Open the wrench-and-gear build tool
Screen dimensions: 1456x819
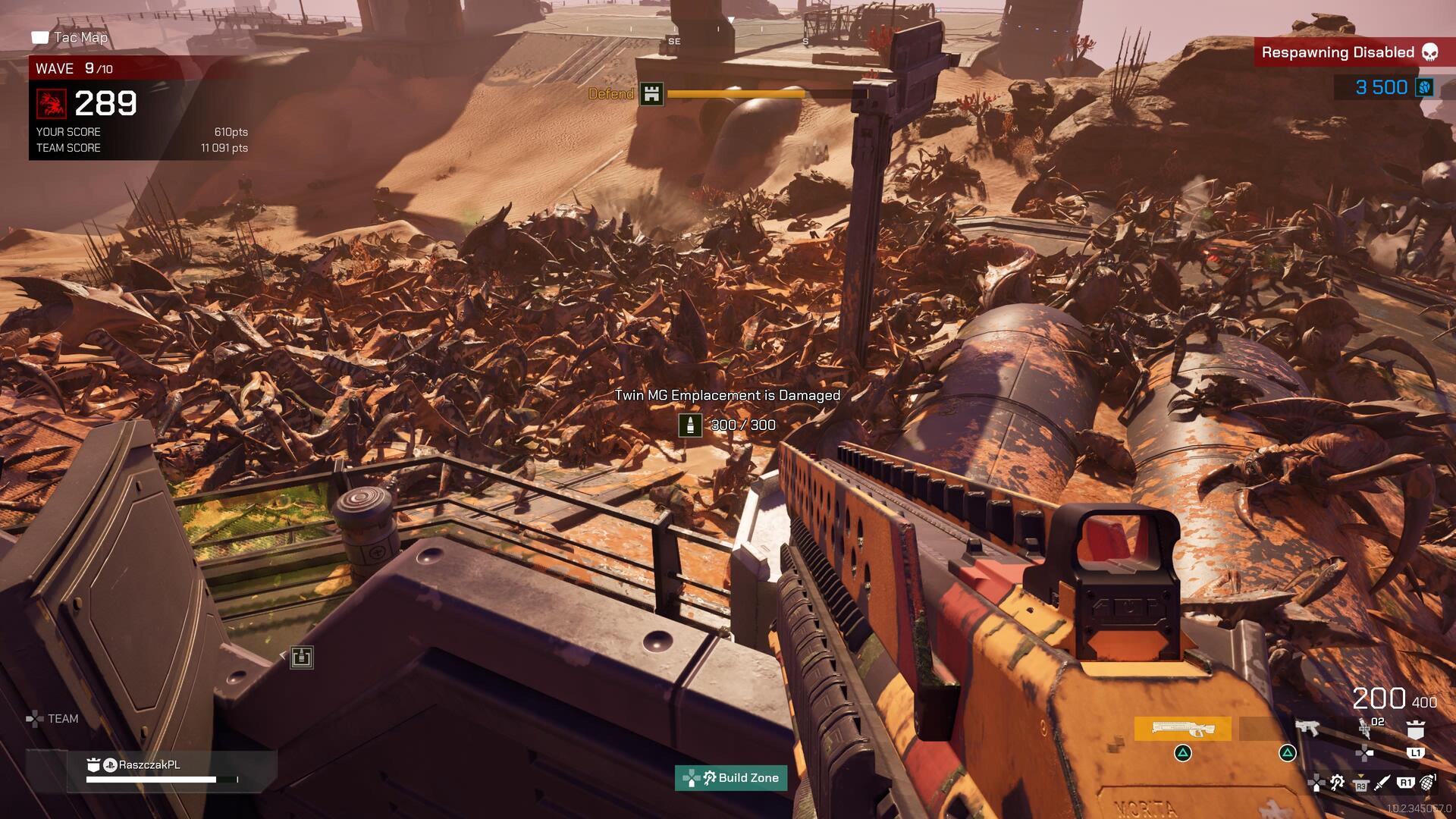click(x=1338, y=783)
